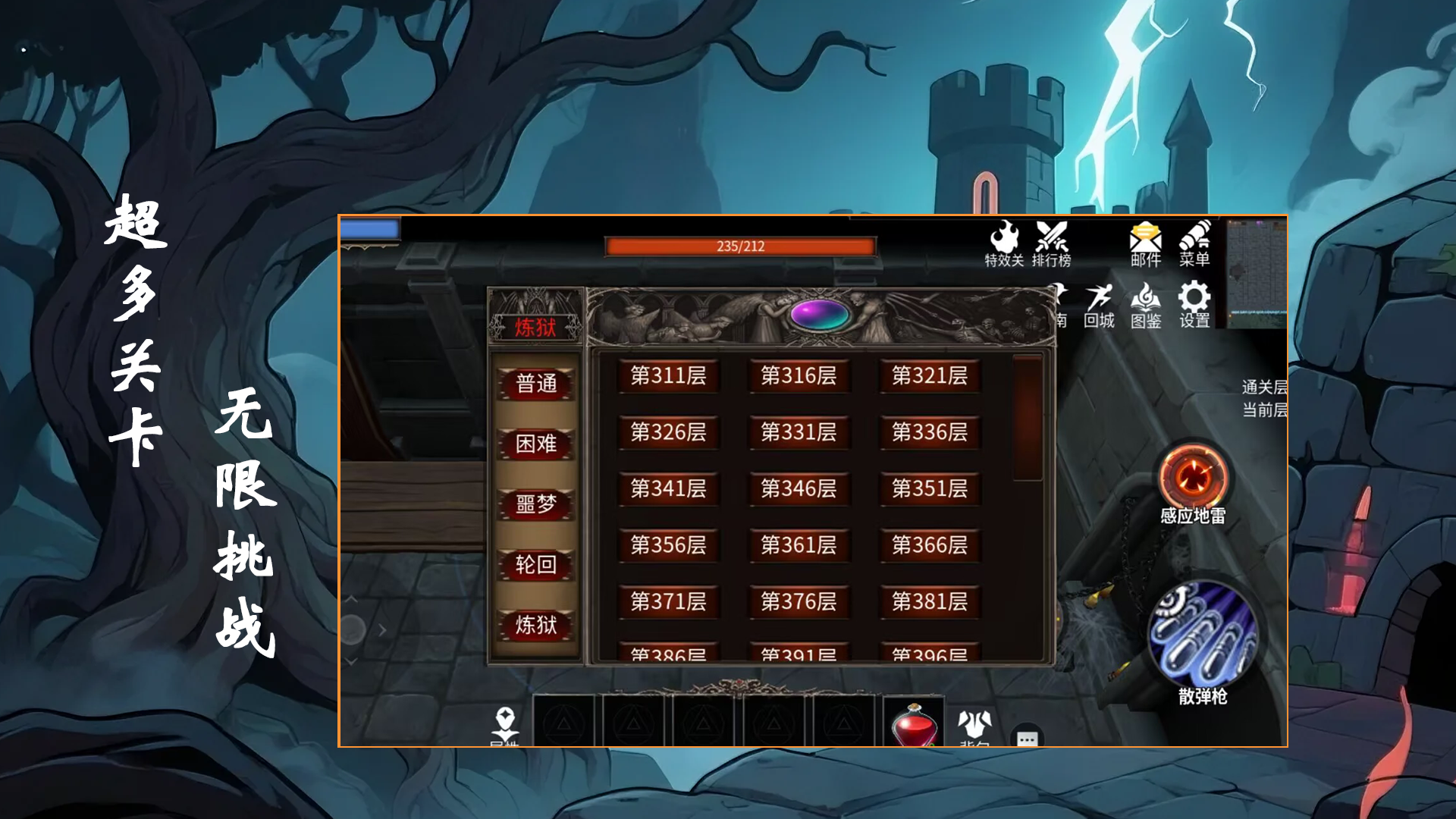Open the 轮回 difficulty tab
This screenshot has height=819, width=1456.
(536, 564)
